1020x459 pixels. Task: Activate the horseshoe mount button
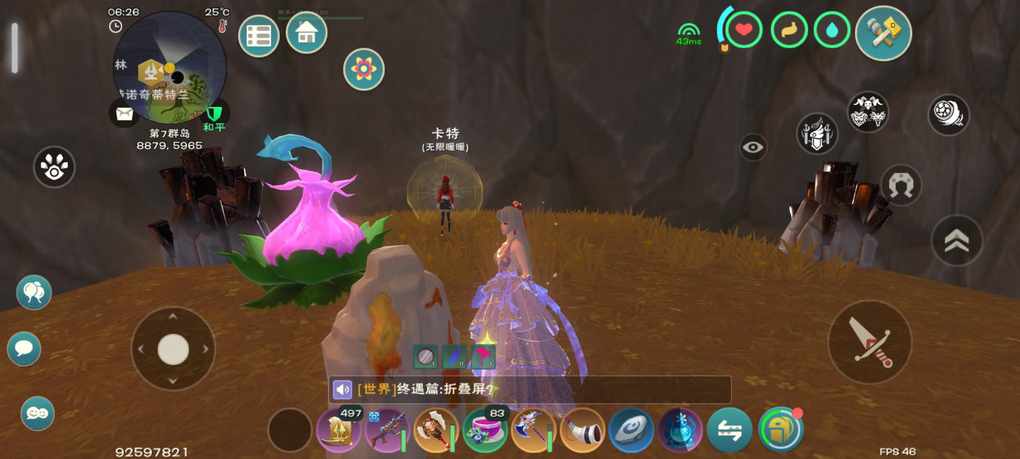901,185
